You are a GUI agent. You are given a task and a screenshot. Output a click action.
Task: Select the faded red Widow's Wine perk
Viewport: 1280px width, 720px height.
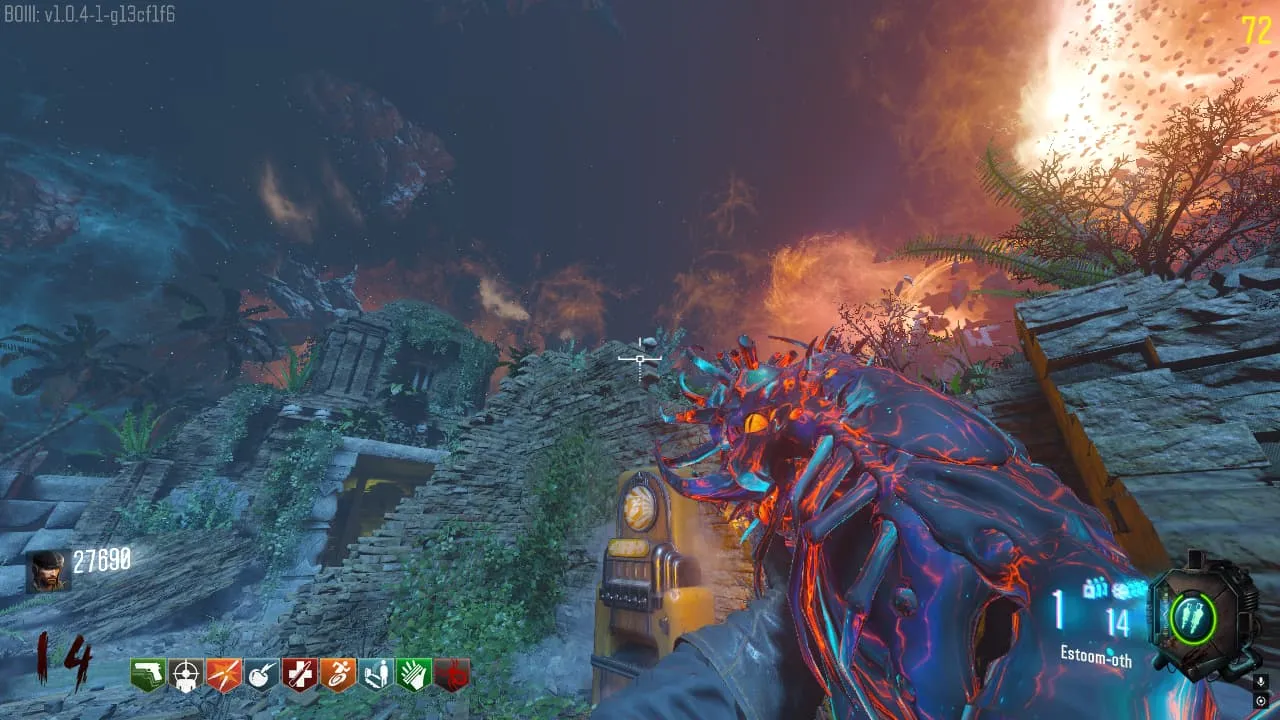452,675
